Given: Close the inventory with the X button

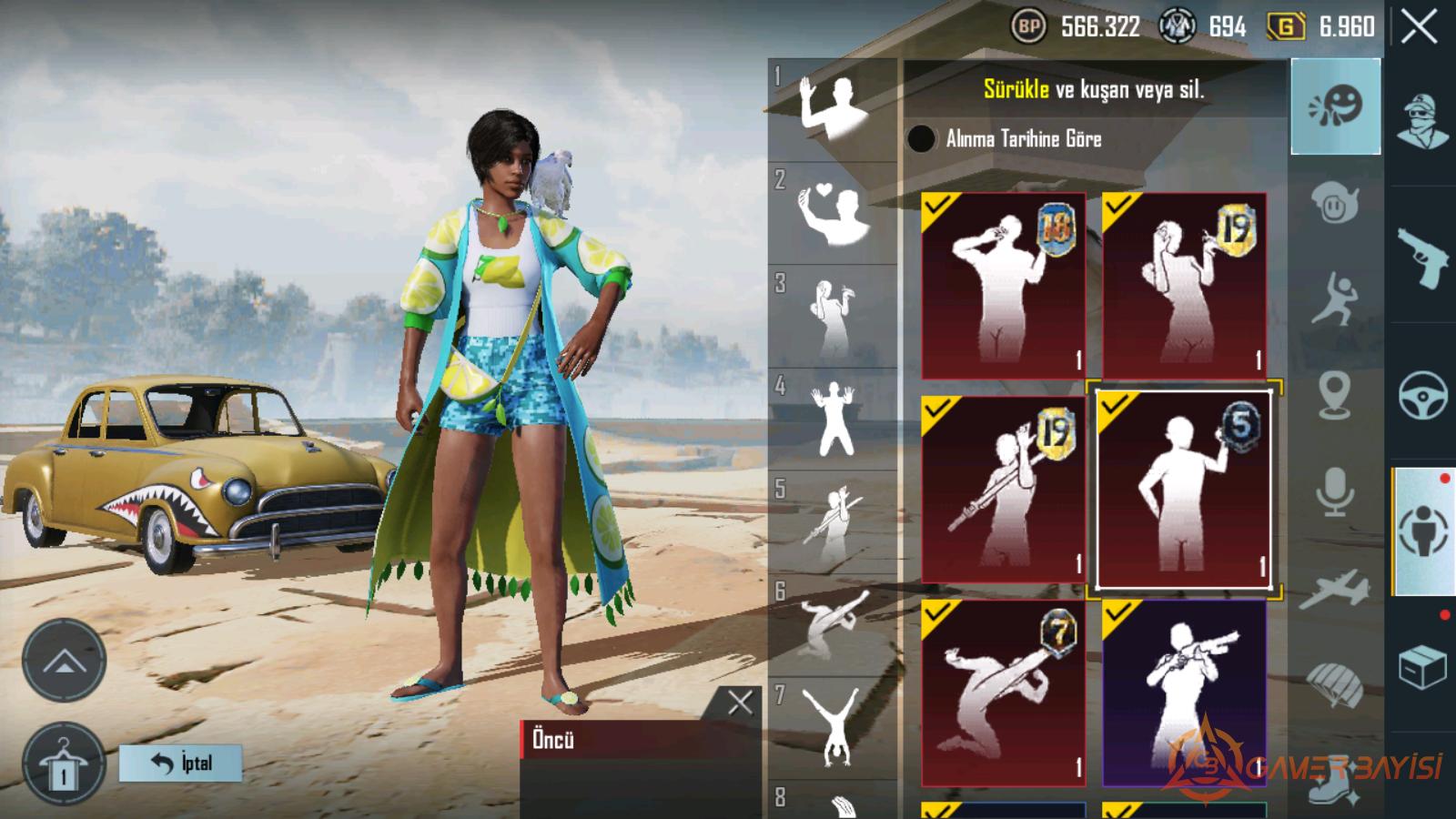Looking at the screenshot, I should tap(1419, 27).
